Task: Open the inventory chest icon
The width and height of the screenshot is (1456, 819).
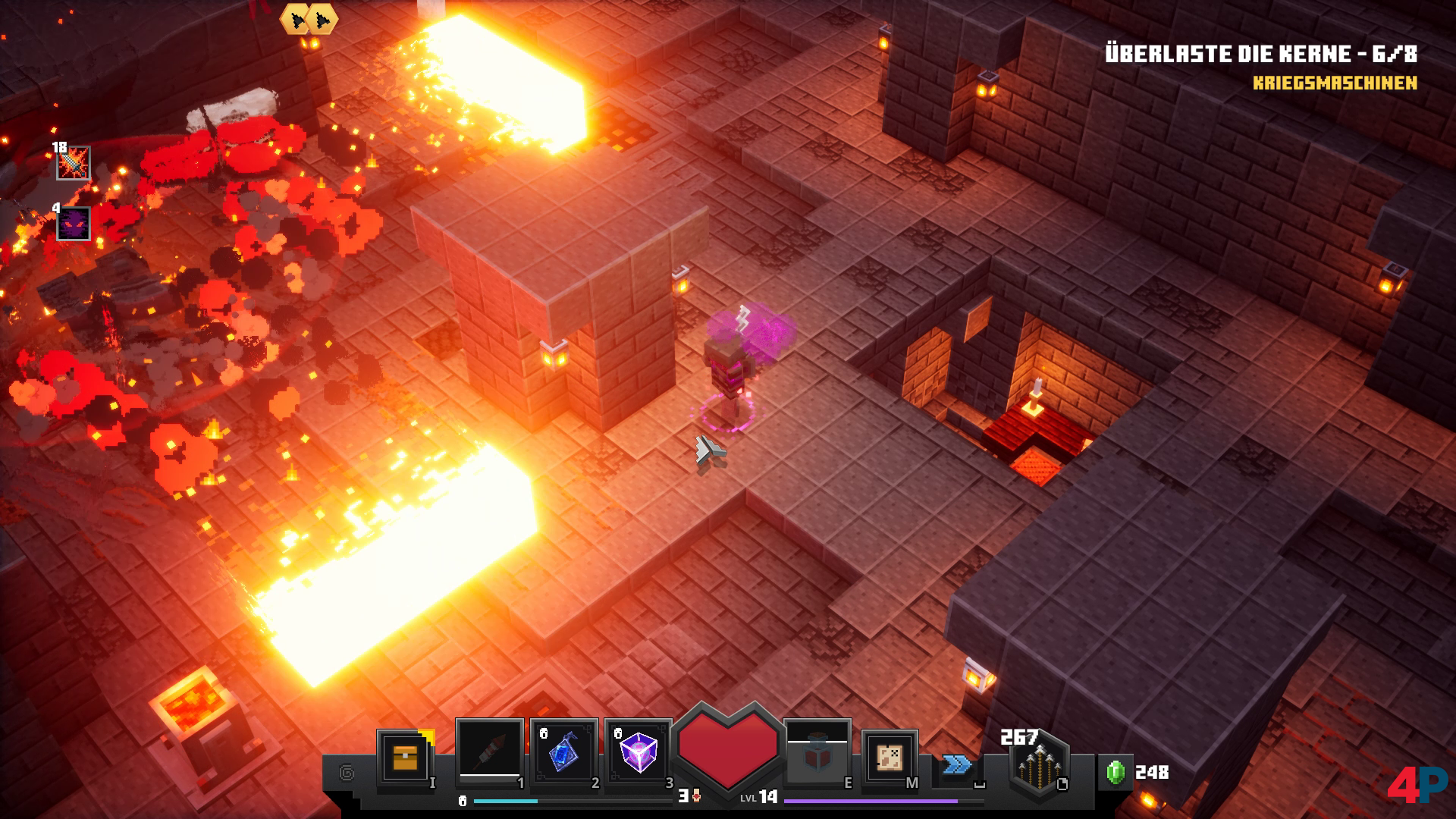Action: pyautogui.click(x=405, y=755)
